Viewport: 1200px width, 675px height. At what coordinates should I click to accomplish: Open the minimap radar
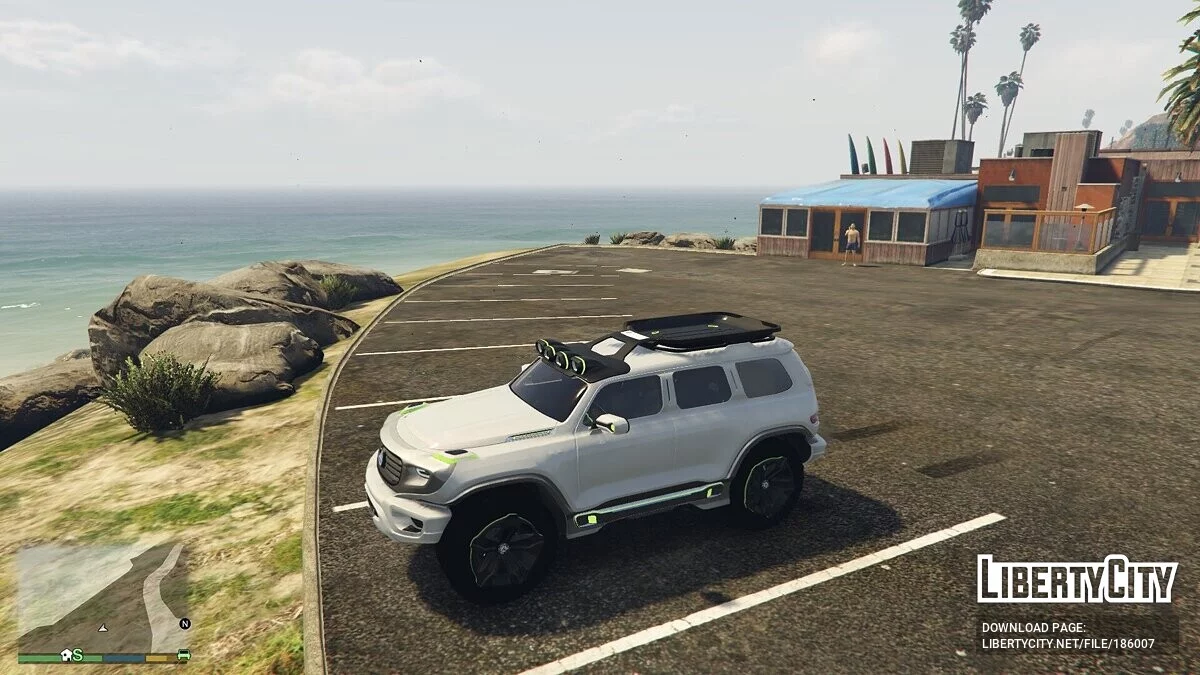[x=104, y=598]
